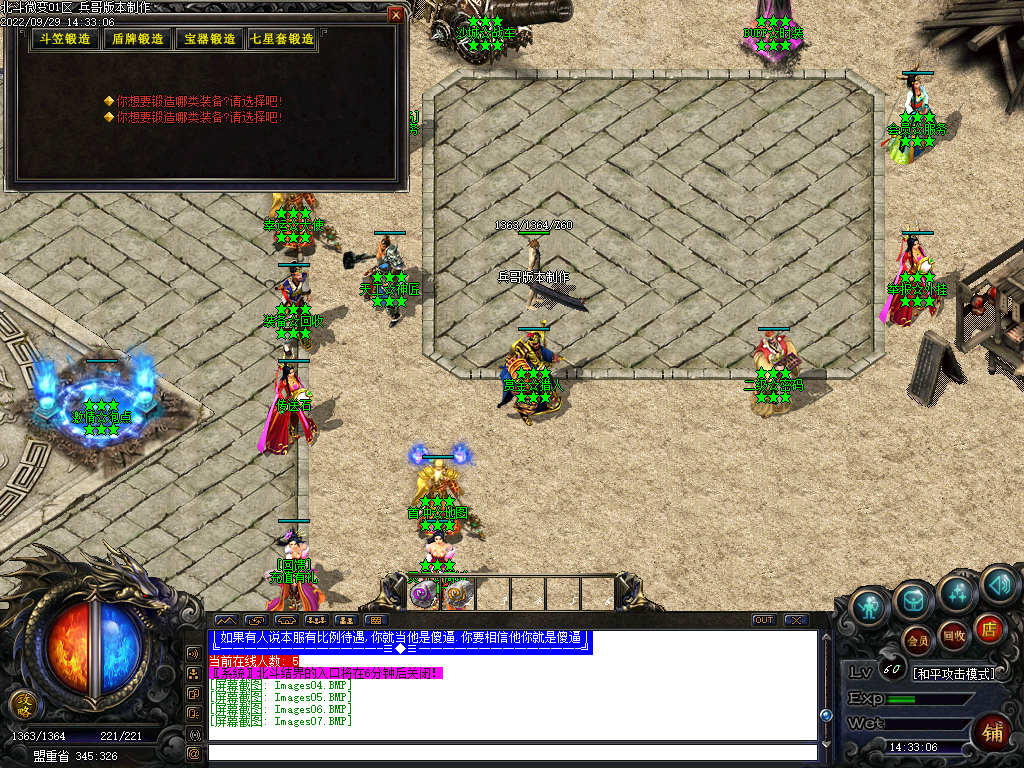Image resolution: width=1024 pixels, height=768 pixels.
Task: Close the forging dialog with the red X
Action: [x=396, y=15]
